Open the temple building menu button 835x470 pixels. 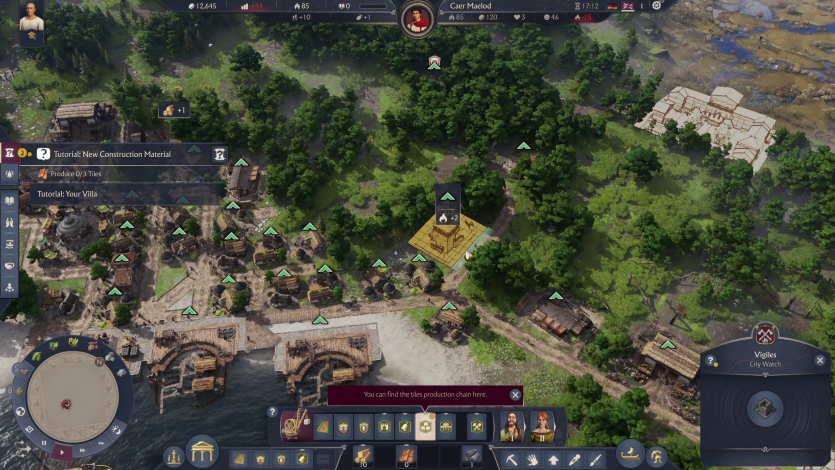[203, 452]
